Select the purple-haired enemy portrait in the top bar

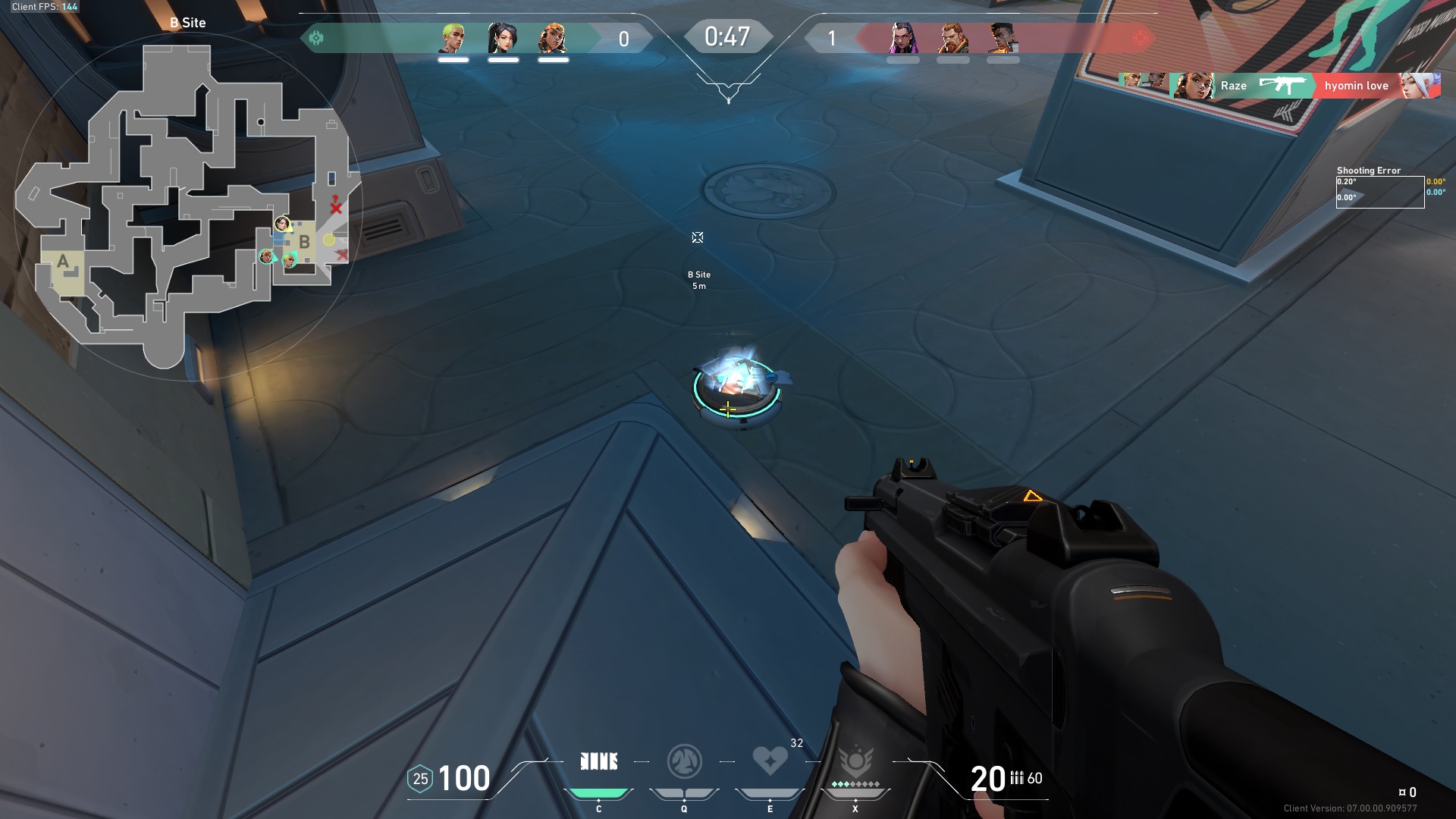click(x=903, y=38)
